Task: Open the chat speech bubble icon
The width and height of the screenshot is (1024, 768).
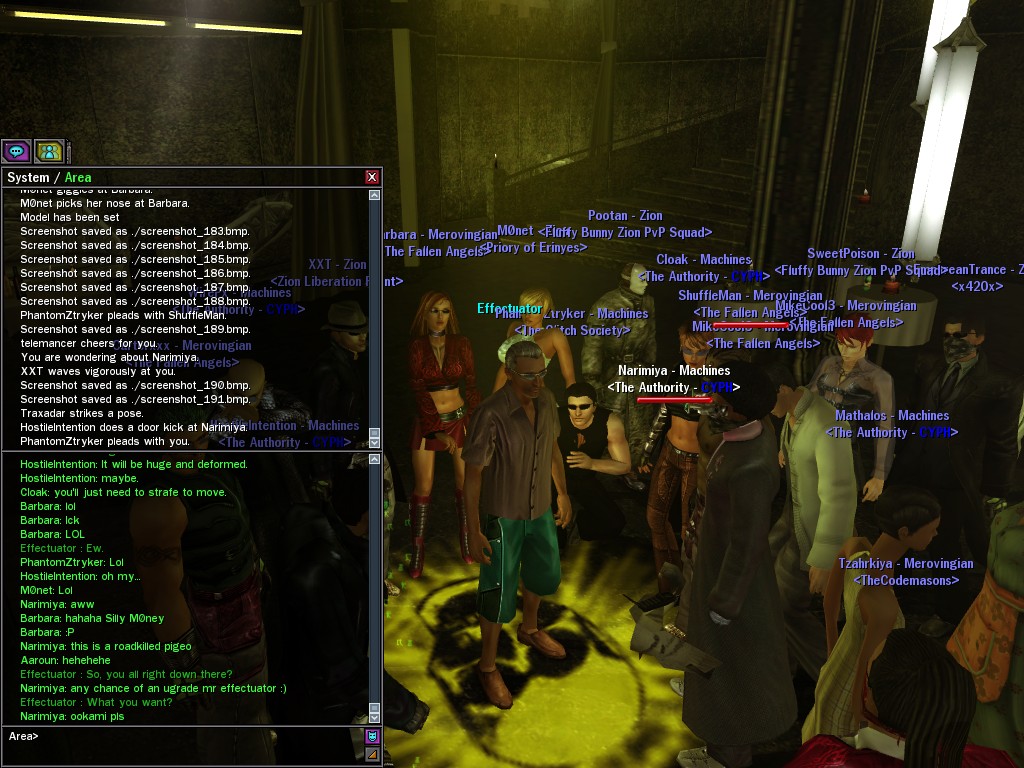Action: click(x=16, y=151)
